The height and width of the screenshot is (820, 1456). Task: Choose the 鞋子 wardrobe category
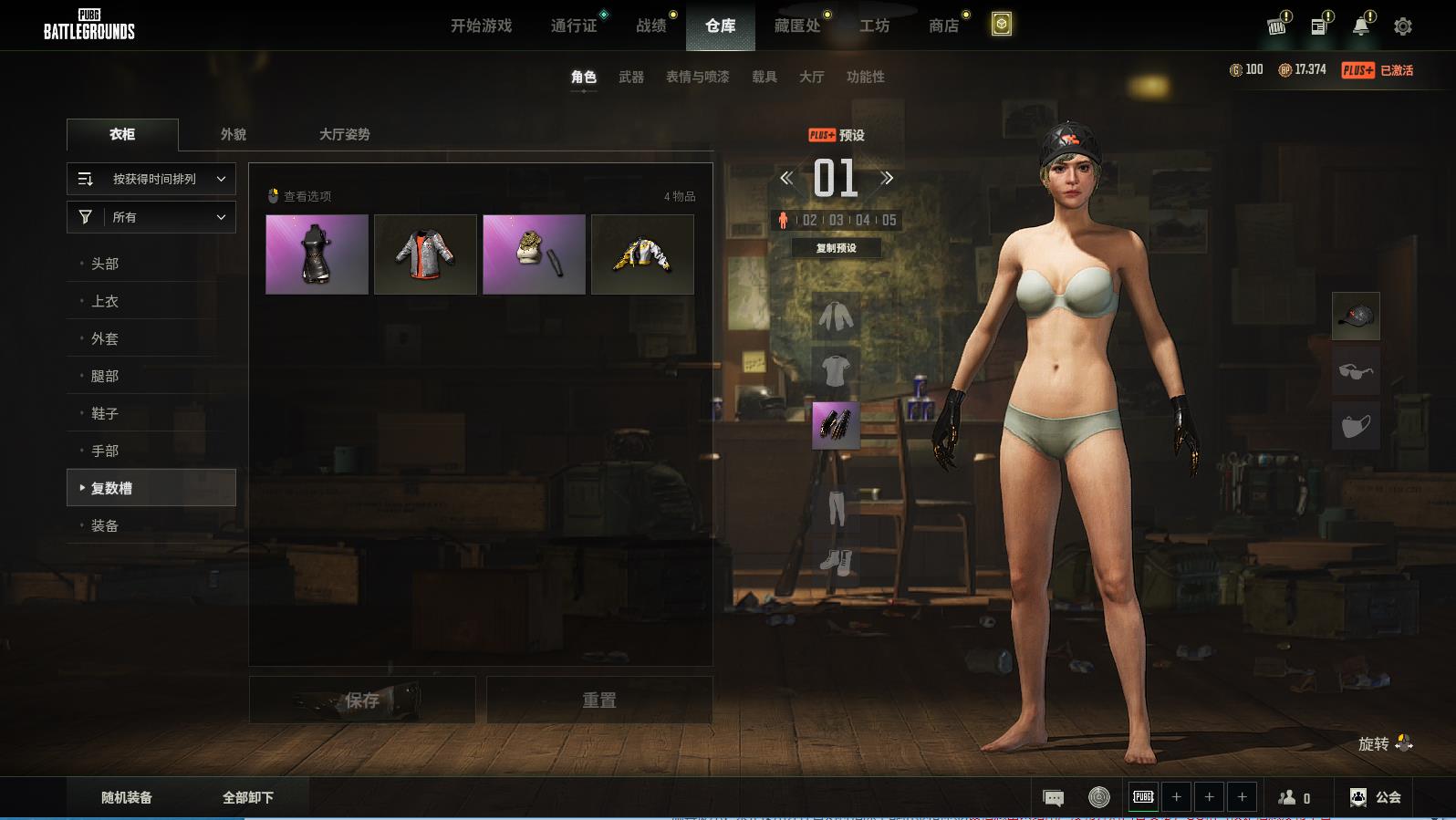(x=105, y=413)
